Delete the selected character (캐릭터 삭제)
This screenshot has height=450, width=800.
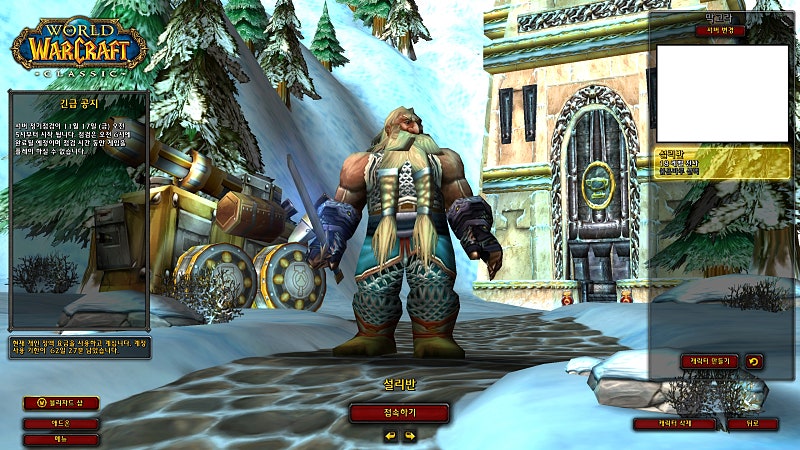pos(674,424)
